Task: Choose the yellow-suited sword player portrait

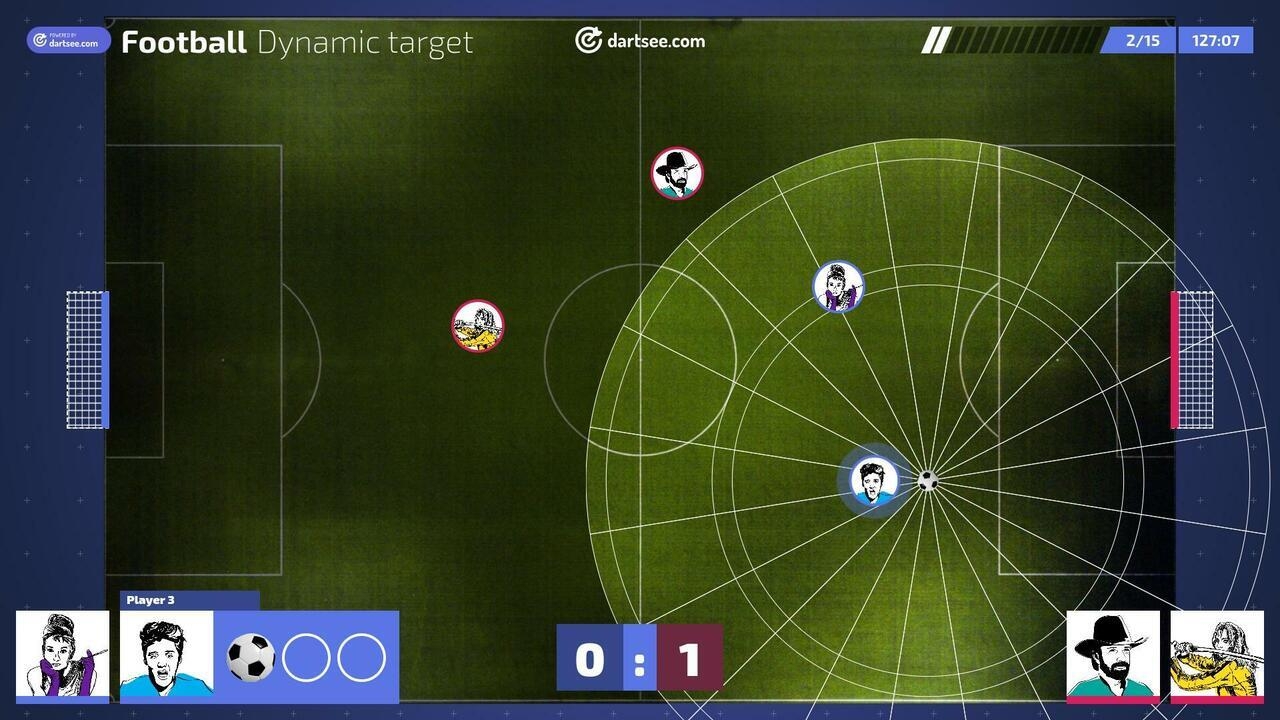Action: [x=1217, y=655]
